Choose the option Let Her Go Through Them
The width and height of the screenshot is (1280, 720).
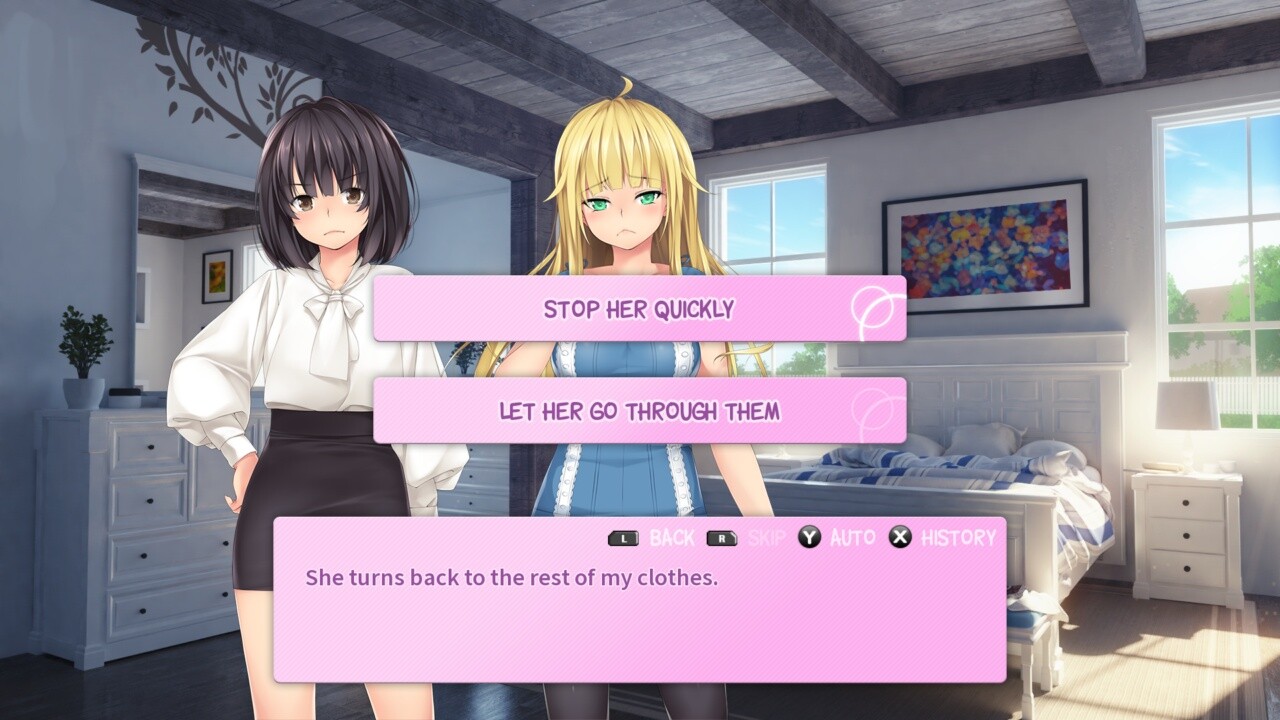pyautogui.click(x=640, y=410)
